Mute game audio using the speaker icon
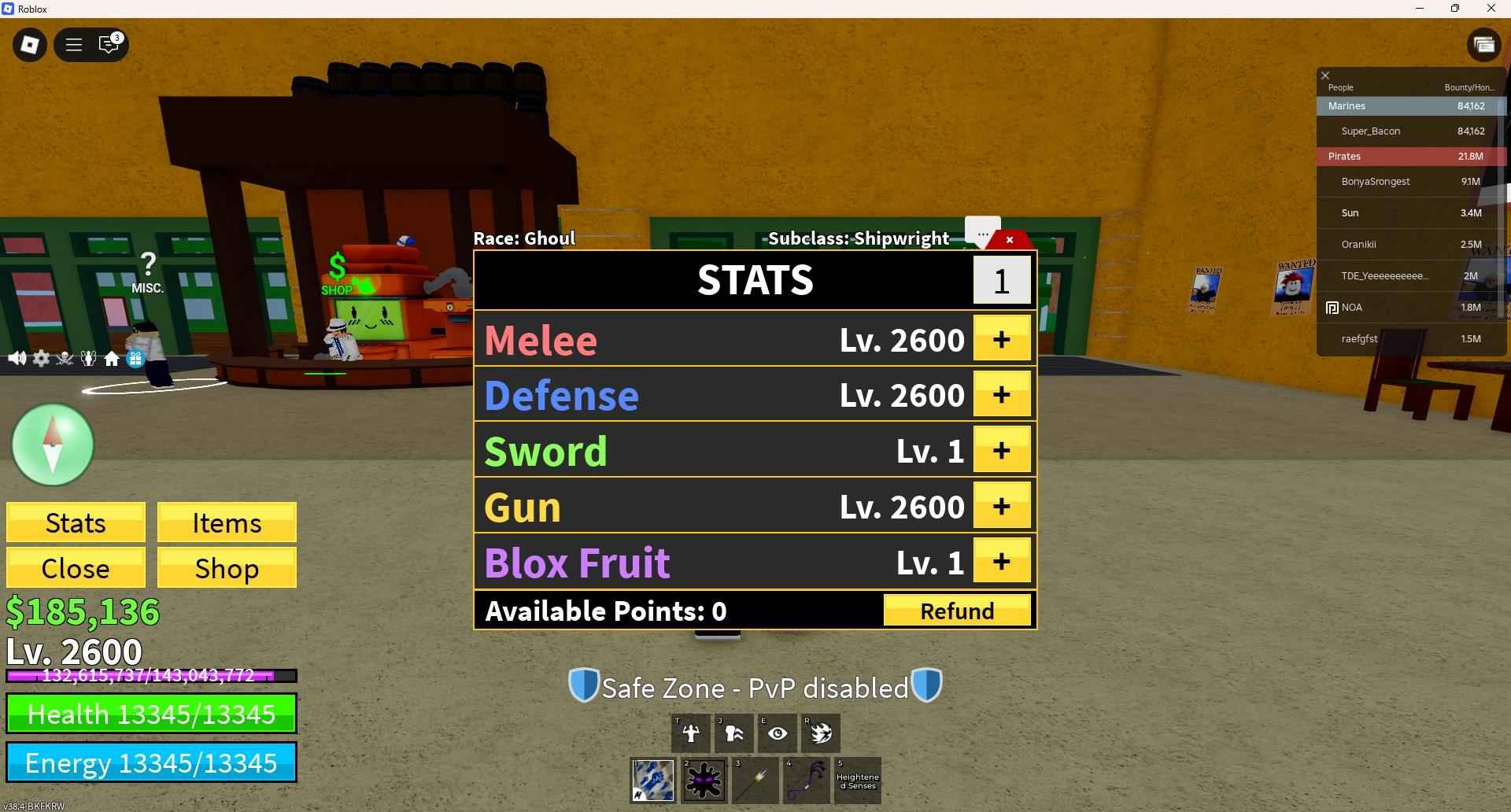 click(17, 358)
